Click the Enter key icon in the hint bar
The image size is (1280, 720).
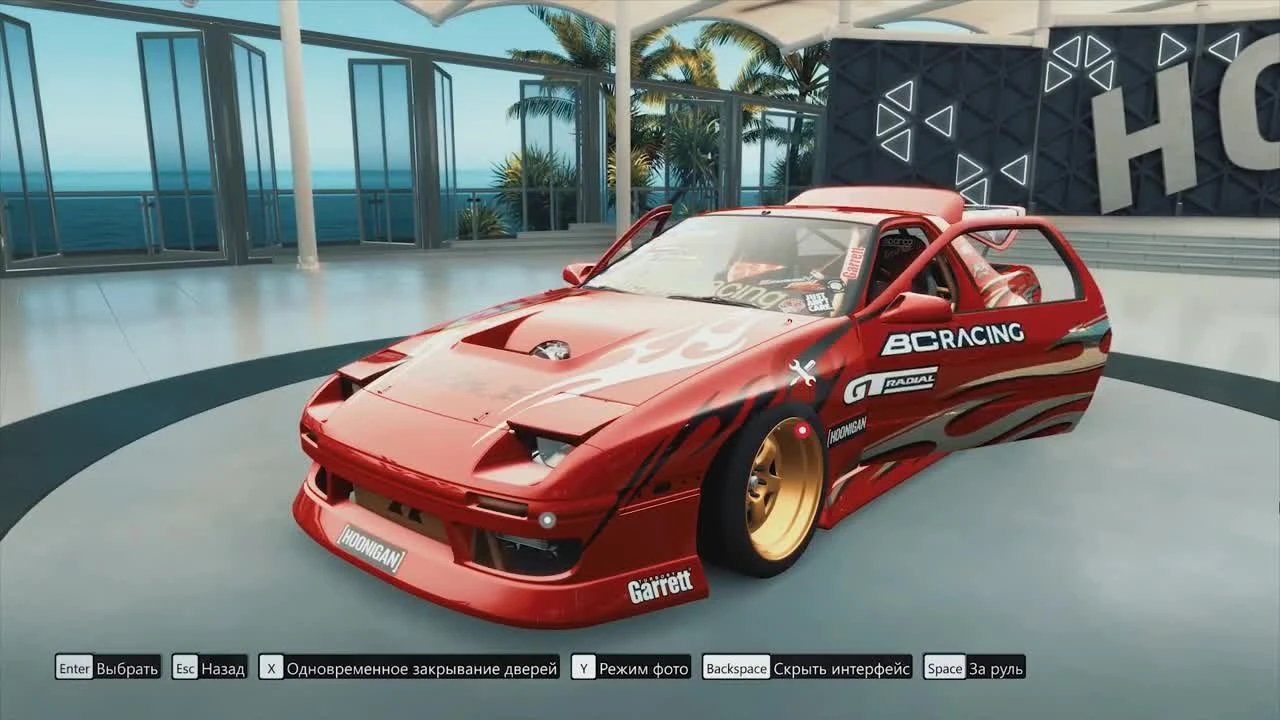(74, 668)
